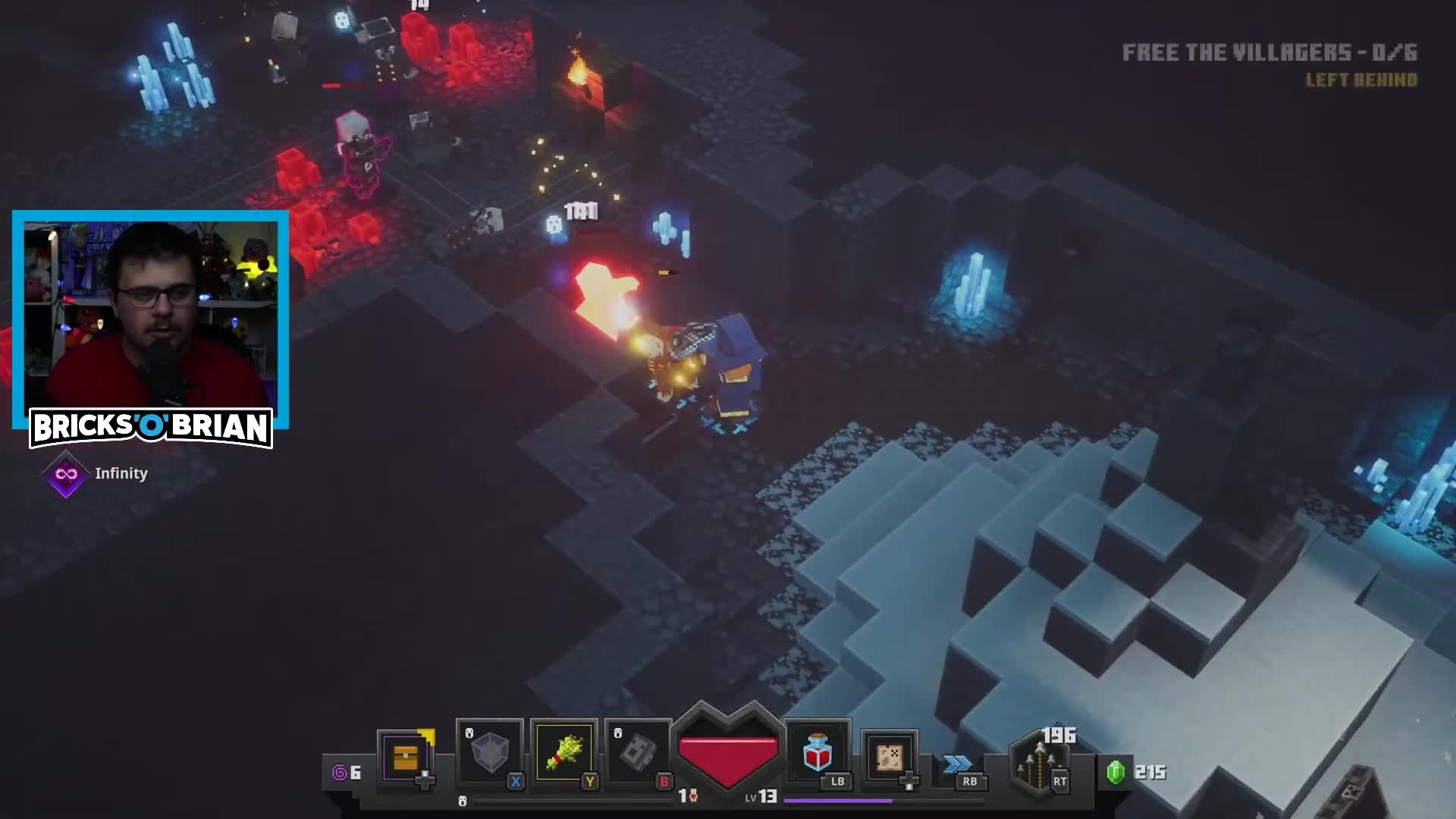1456x819 pixels.
Task: Click the purple XP progress bar
Action: pos(838,802)
